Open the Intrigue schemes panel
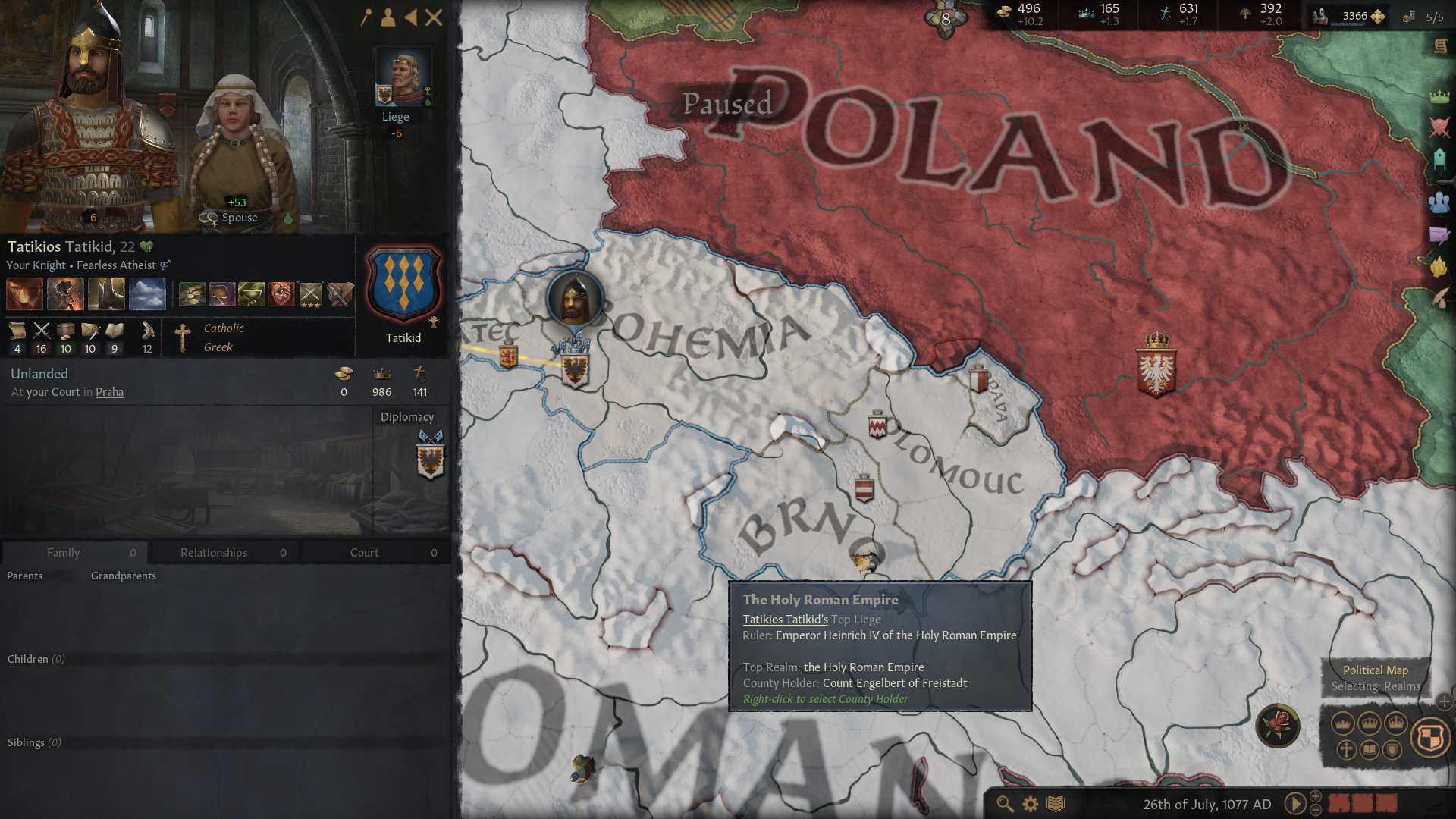 click(x=1440, y=234)
